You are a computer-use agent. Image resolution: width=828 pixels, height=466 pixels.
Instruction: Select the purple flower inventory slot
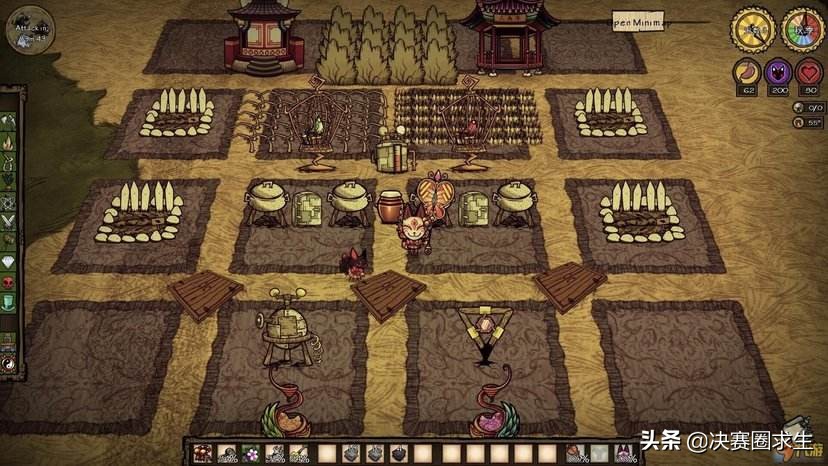coord(254,453)
